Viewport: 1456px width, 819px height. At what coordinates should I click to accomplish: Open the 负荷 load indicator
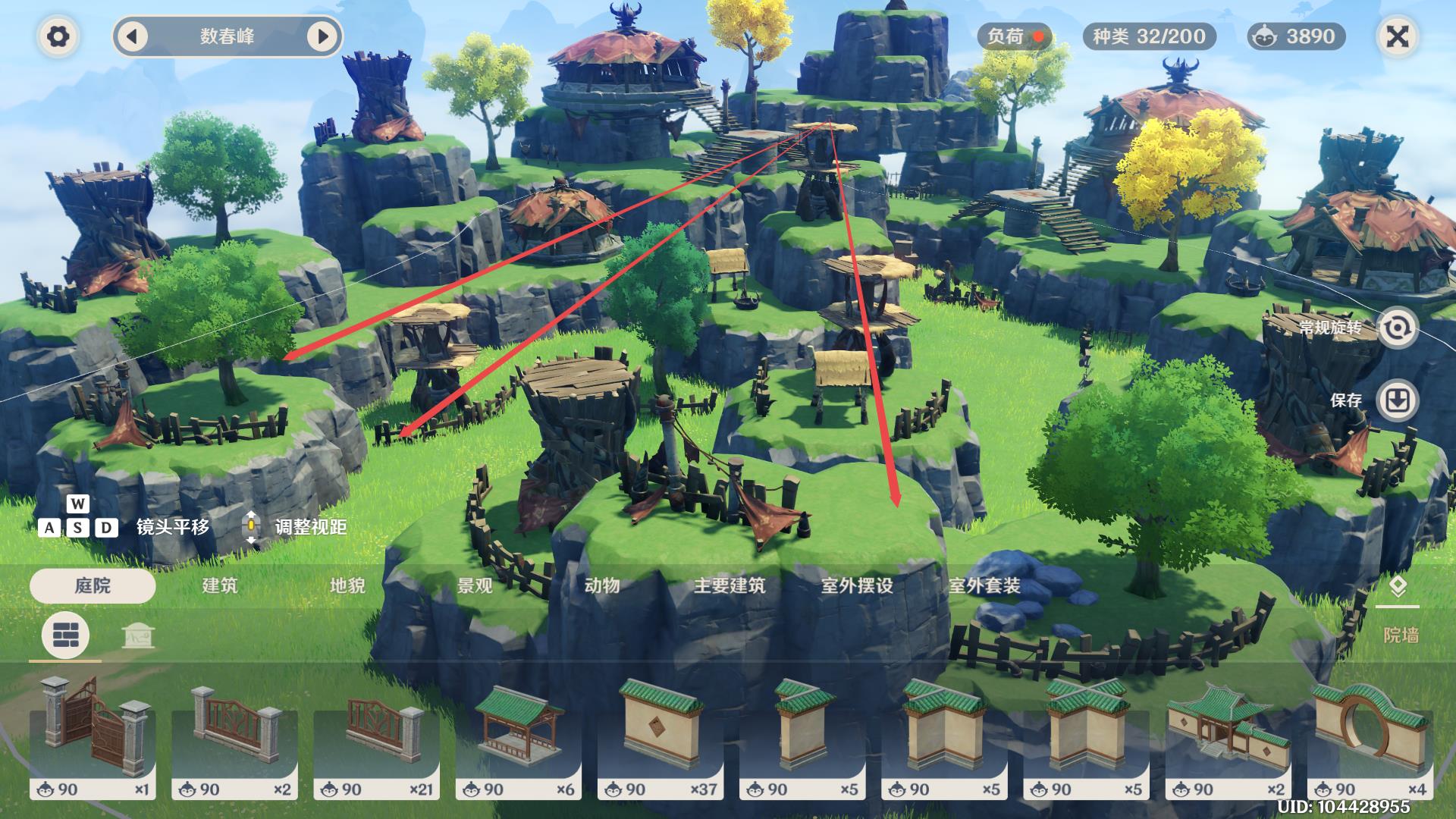1015,36
